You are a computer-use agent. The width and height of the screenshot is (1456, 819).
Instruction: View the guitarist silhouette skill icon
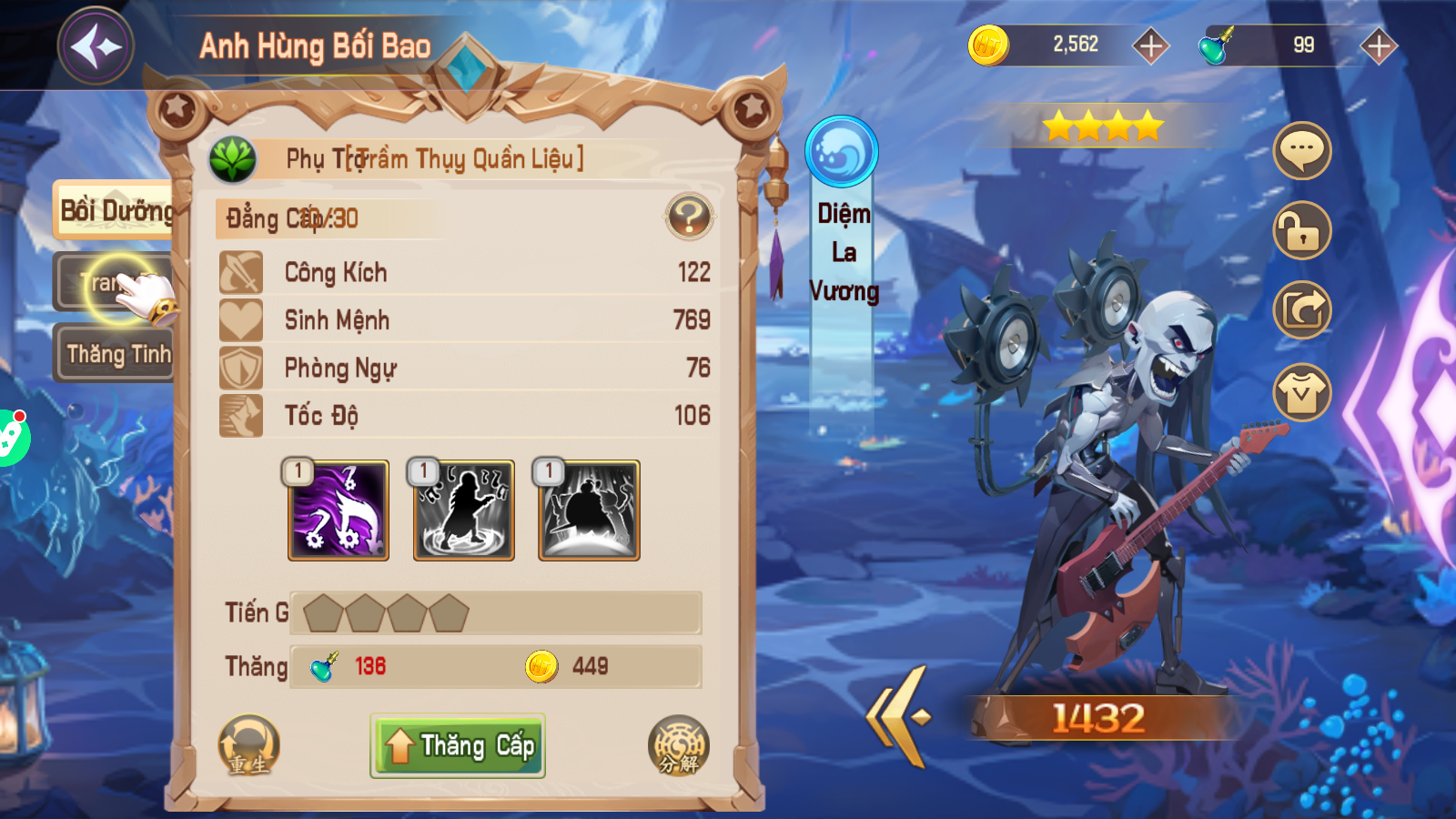pos(464,510)
